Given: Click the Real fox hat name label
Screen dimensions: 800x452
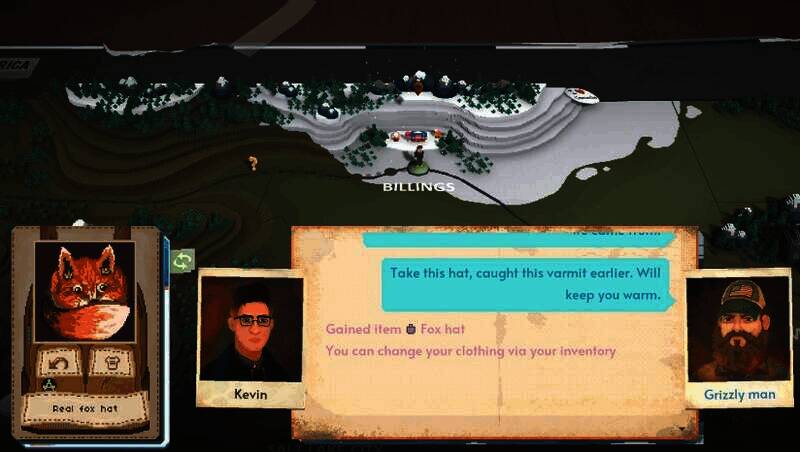Looking at the screenshot, I should tap(85, 407).
